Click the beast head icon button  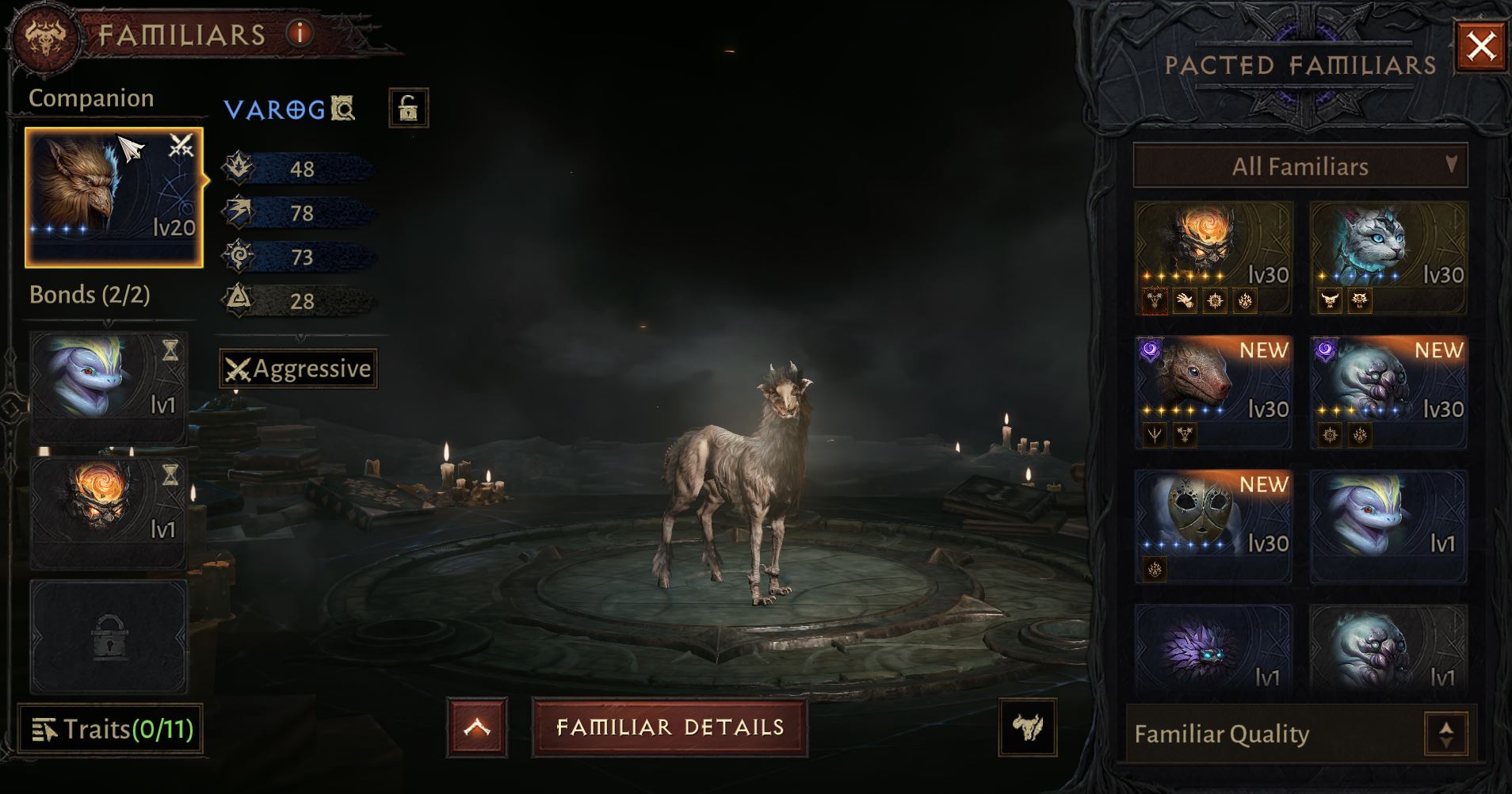pos(1027,727)
